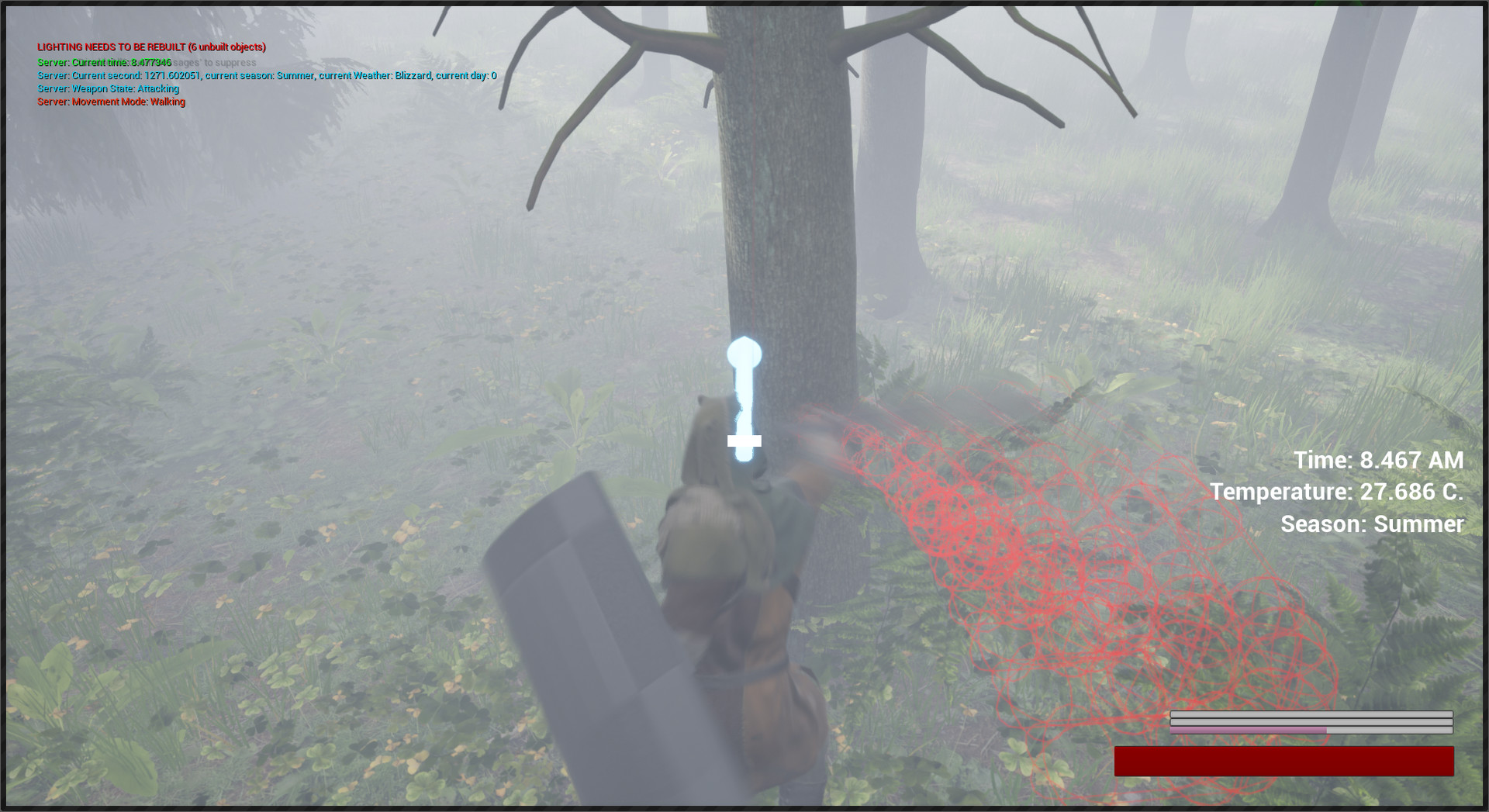Click the 'Server: Weapon State: Attacking' debug line
Viewport: 1489px width, 812px height.
(108, 88)
